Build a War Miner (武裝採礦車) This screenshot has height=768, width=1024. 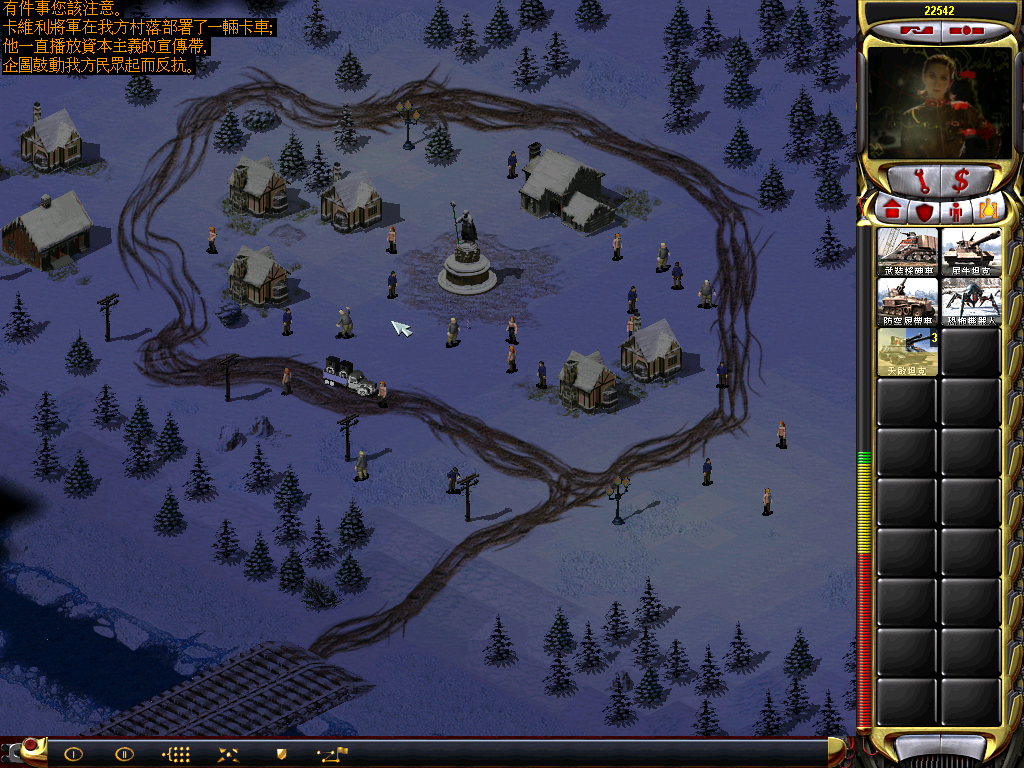click(x=907, y=253)
